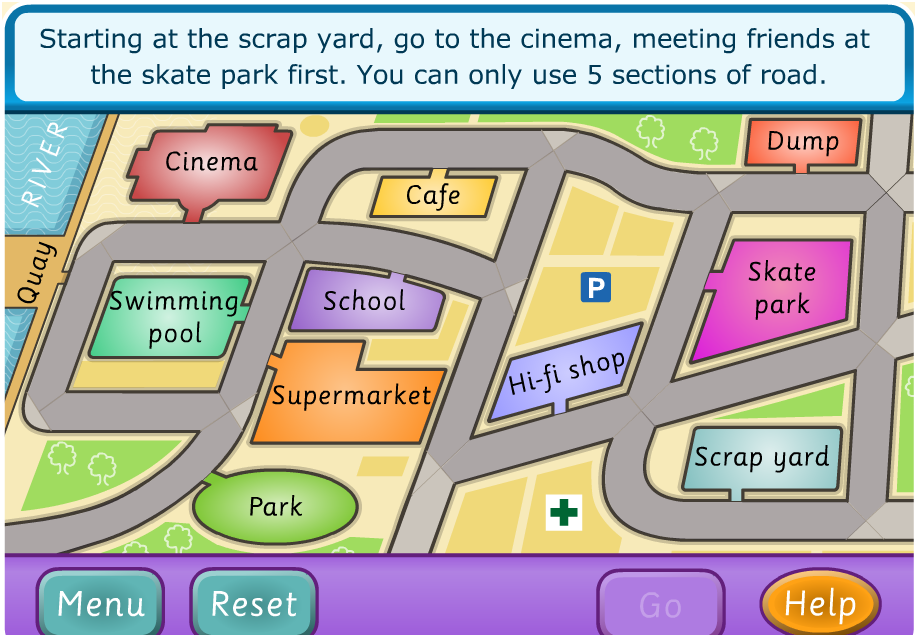
Task: Click the Cafe building on the map
Action: (432, 196)
